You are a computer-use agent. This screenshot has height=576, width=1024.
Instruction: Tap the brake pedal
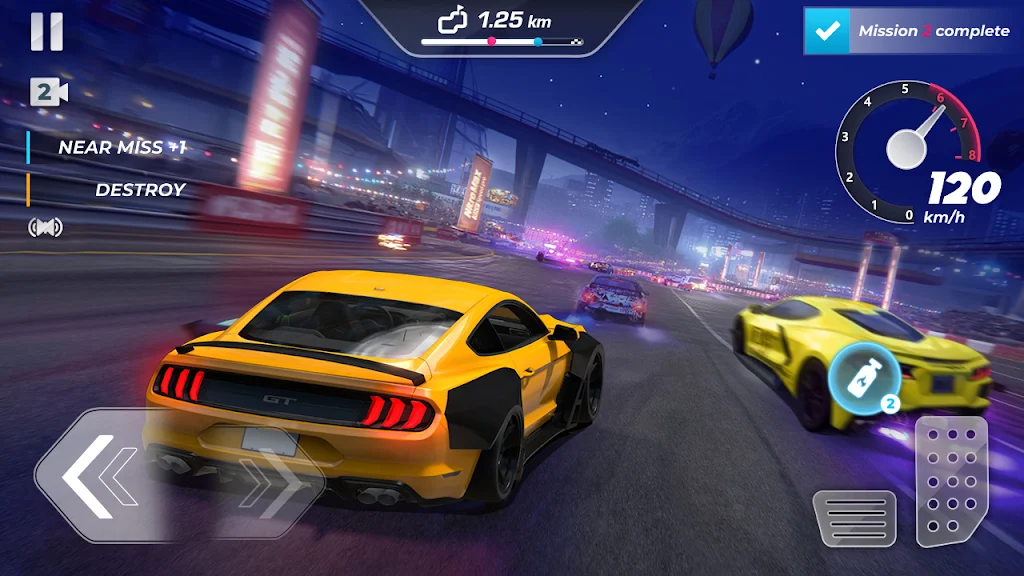point(853,517)
